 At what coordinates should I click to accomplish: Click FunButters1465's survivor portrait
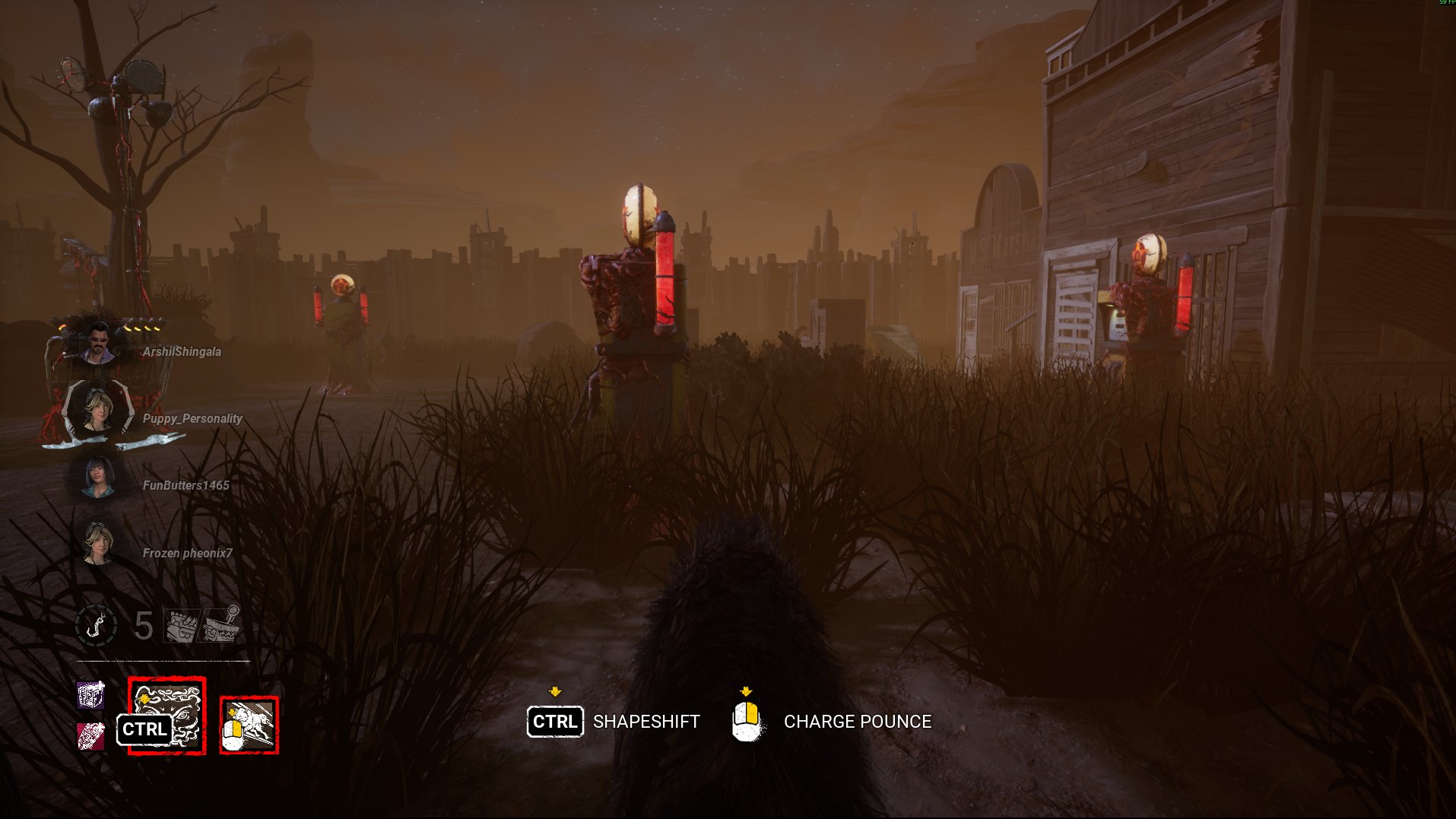click(x=98, y=478)
